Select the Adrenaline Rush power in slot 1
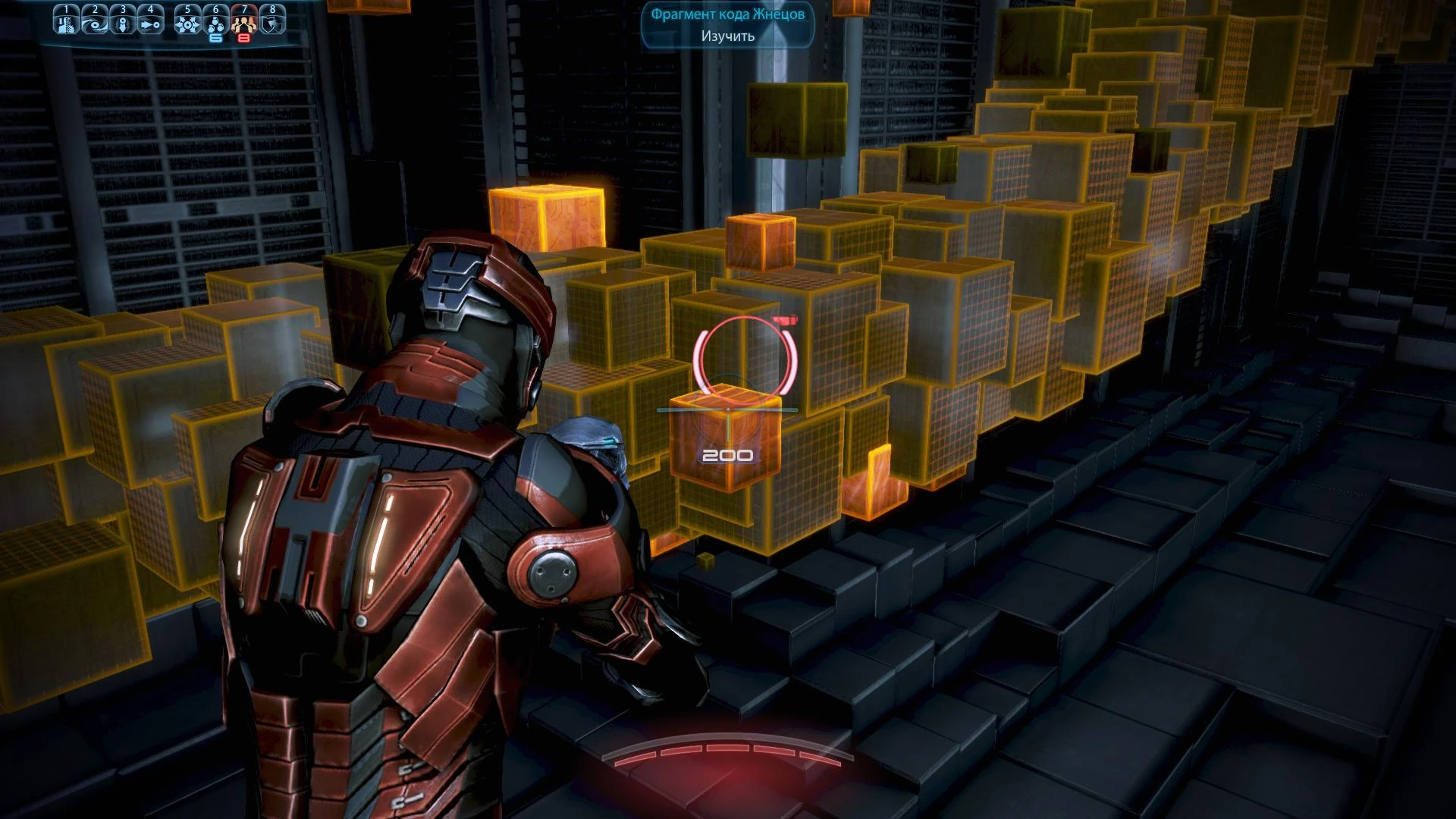Viewport: 1456px width, 819px height. pos(67,24)
